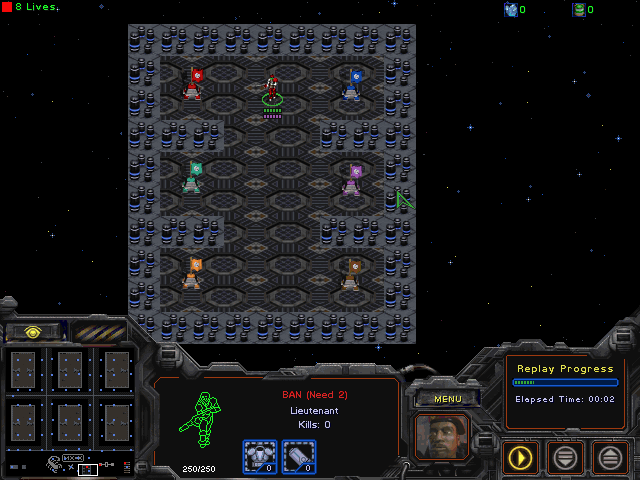The image size is (640, 480).
Task: Click the striped hazard button above the minimap
Action: coord(99,331)
